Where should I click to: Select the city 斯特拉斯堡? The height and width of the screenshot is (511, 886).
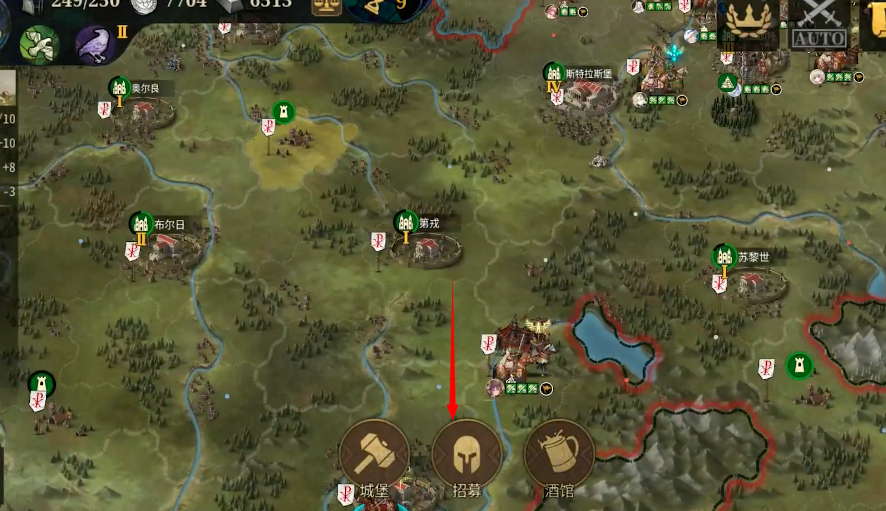(590, 97)
